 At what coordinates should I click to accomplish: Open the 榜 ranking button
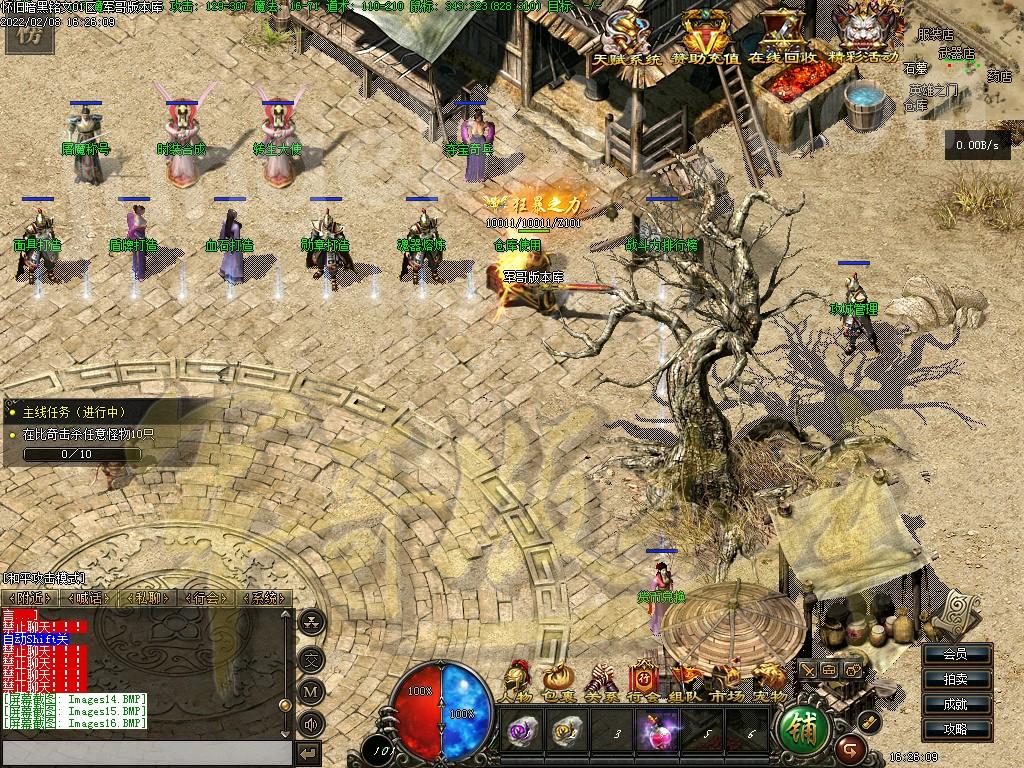click(24, 31)
